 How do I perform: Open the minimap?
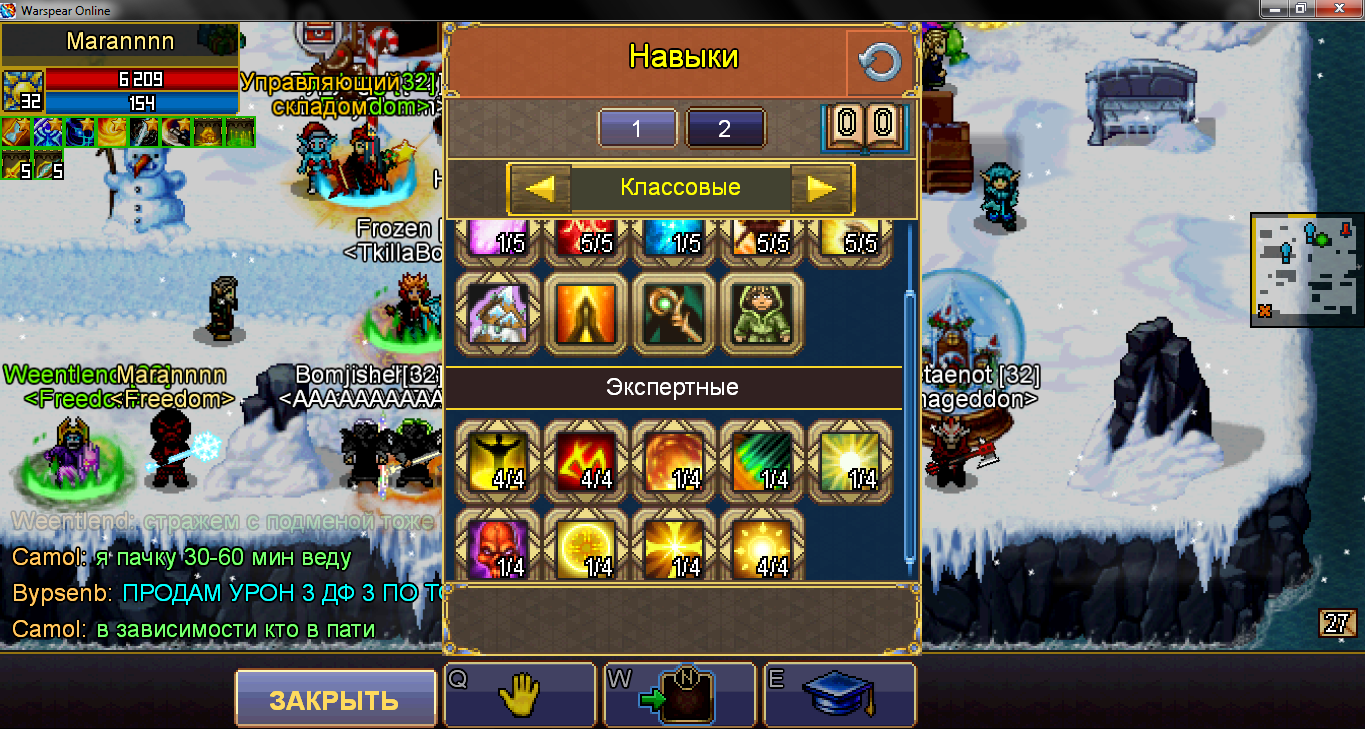tap(1306, 269)
